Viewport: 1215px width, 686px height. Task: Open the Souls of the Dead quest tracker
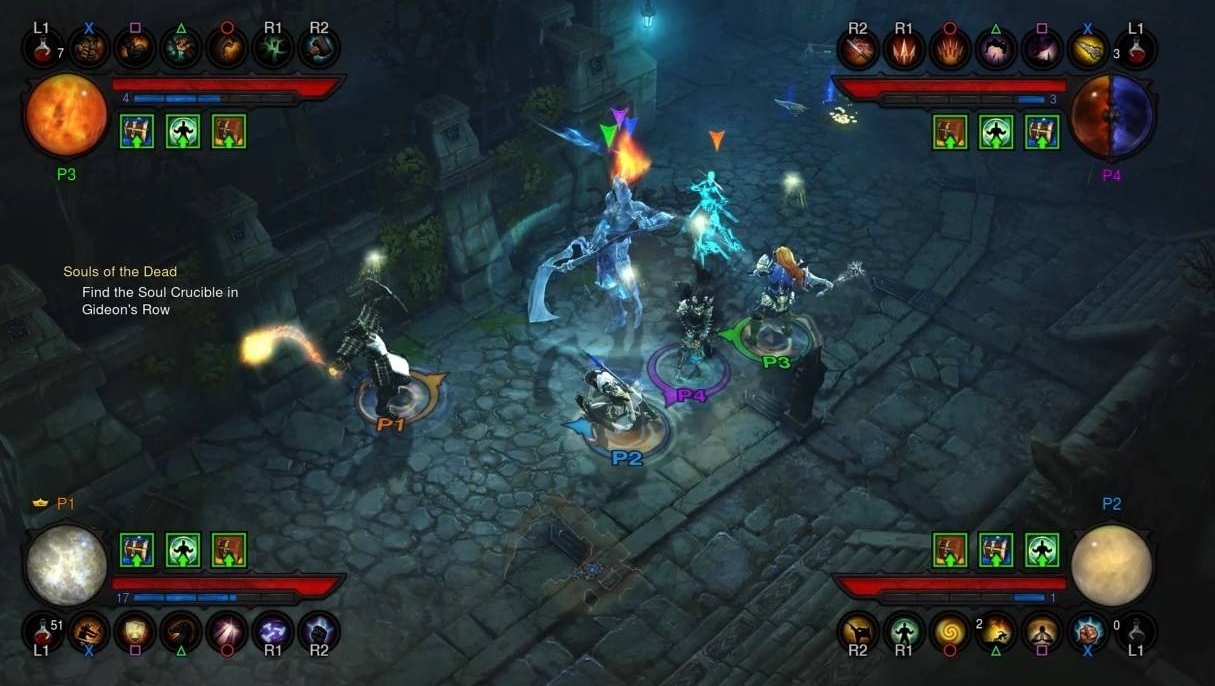(120, 272)
